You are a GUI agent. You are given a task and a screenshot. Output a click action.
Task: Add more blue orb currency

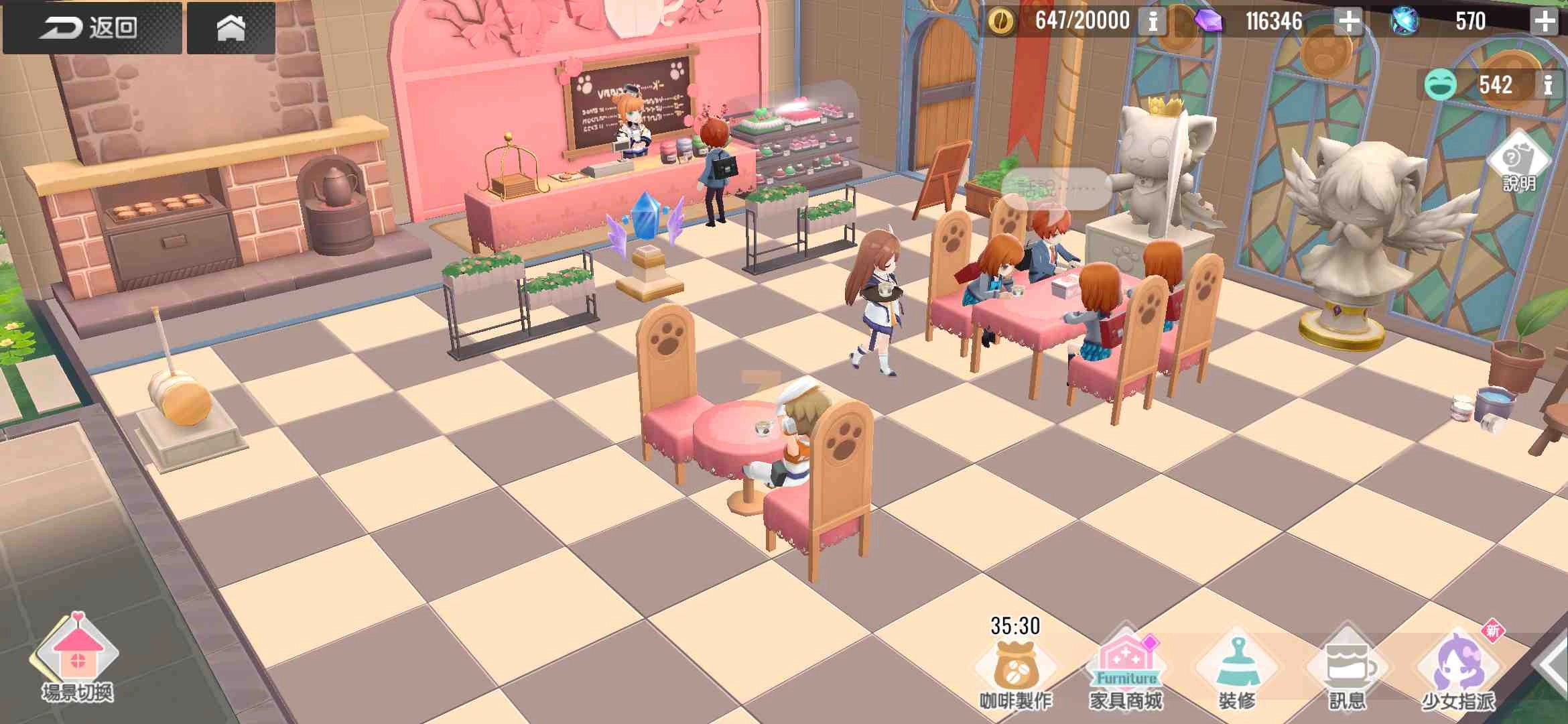coord(1545,21)
